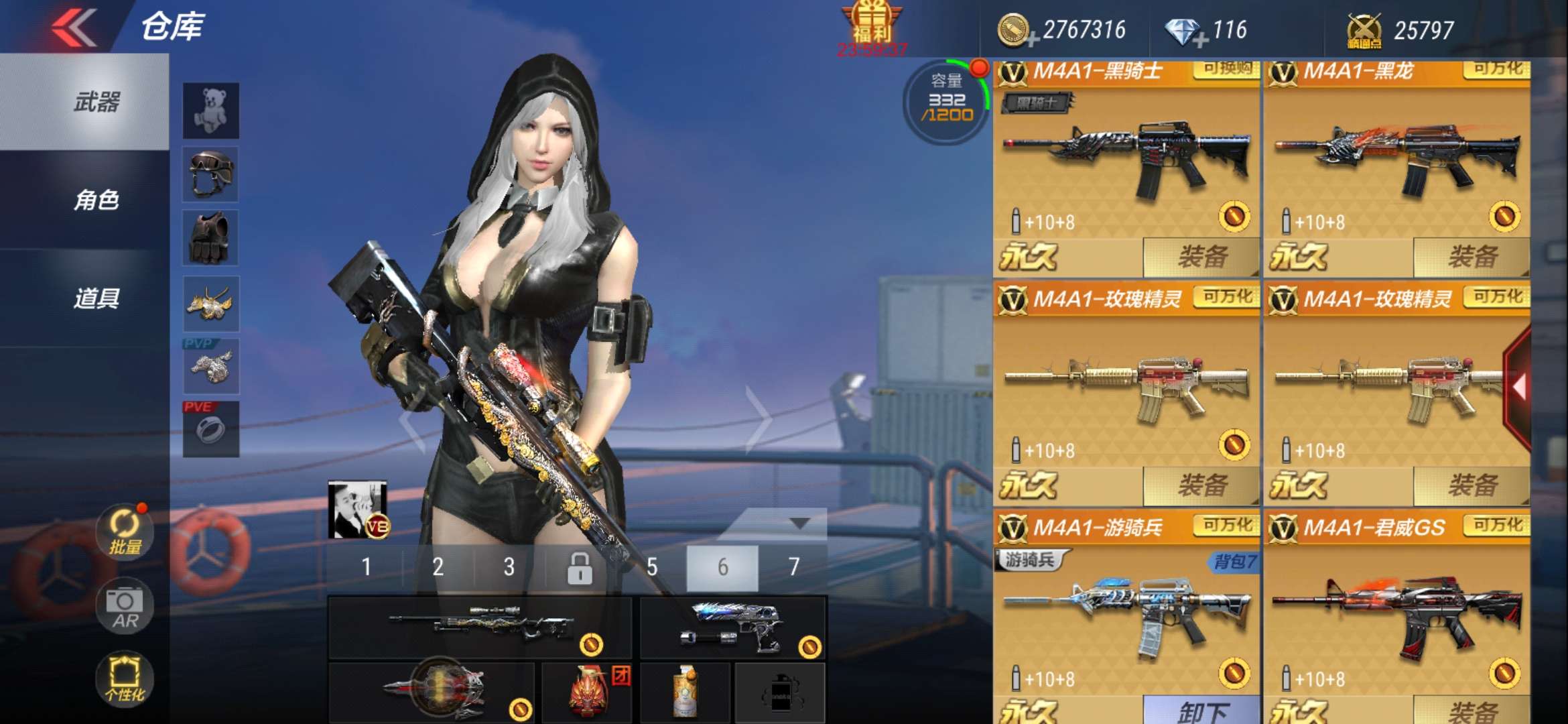Click the locked loadout bag slot
This screenshot has width=1568, height=724.
pos(580,568)
